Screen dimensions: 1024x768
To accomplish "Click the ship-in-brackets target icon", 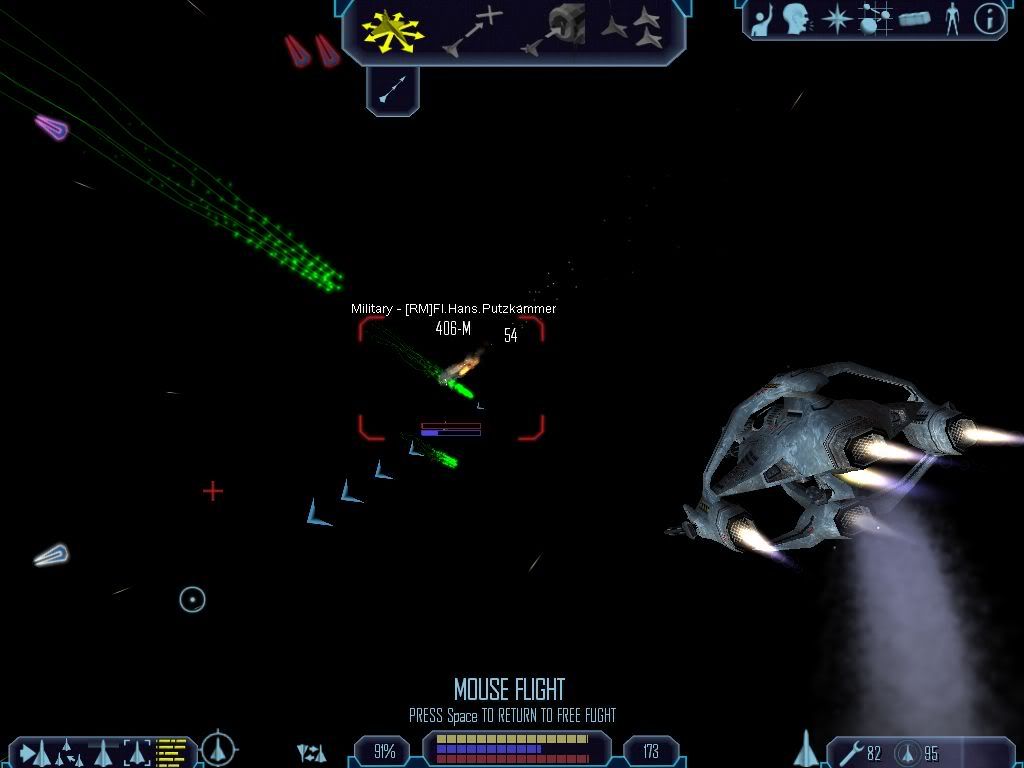I will point(136,751).
